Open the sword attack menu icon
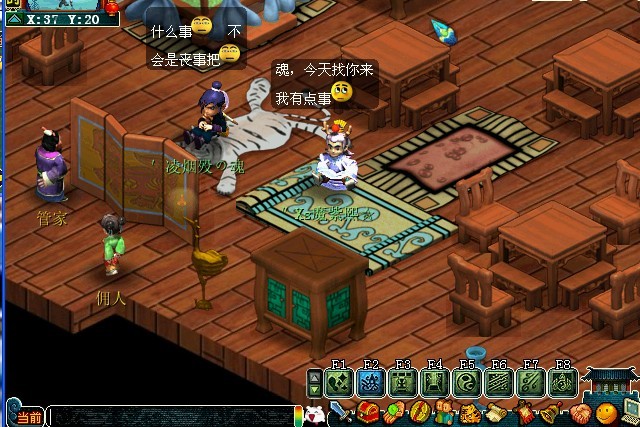Image resolution: width=640 pixels, height=427 pixels. [340, 413]
